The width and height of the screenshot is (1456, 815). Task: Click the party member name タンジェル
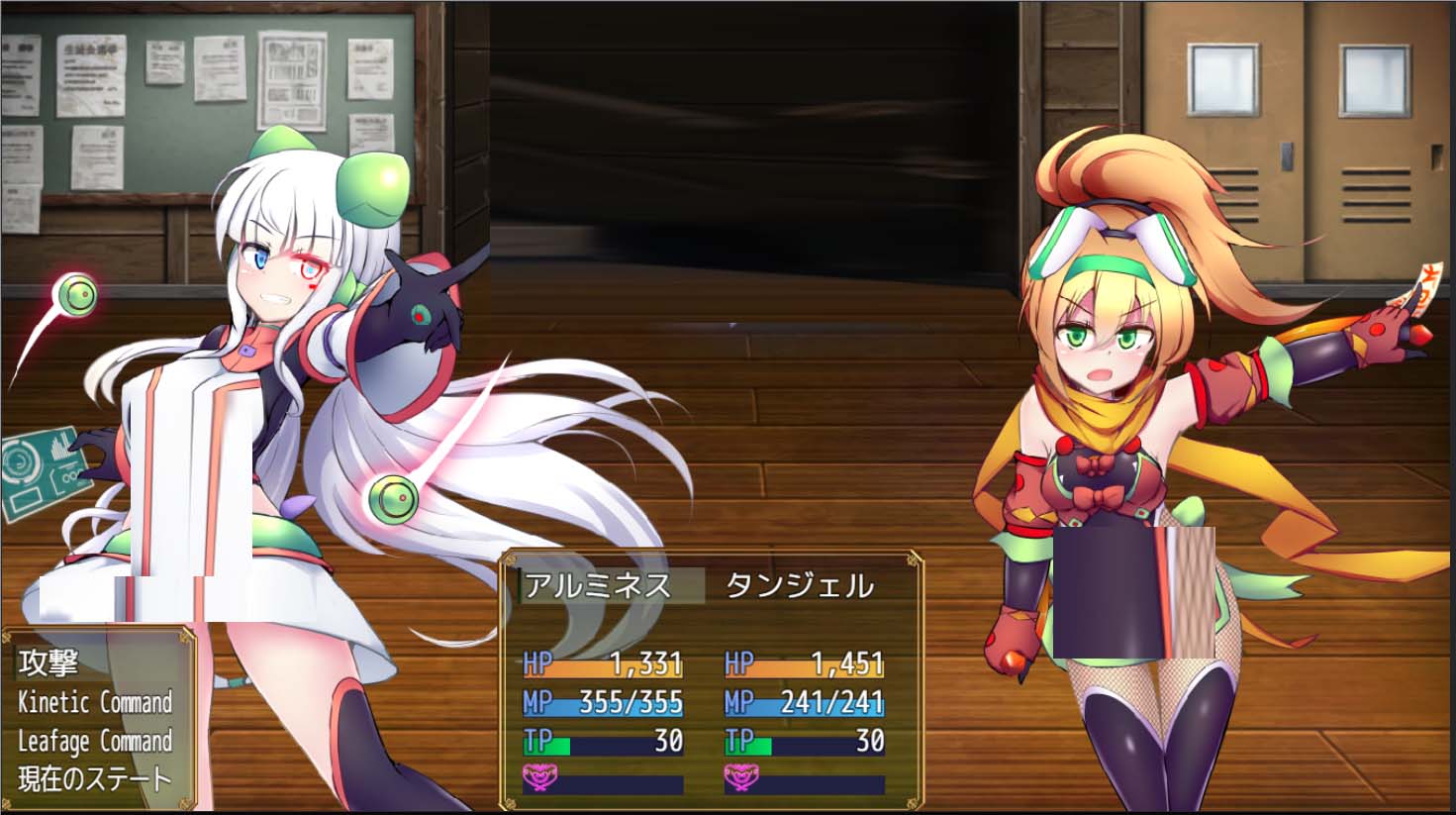(802, 585)
